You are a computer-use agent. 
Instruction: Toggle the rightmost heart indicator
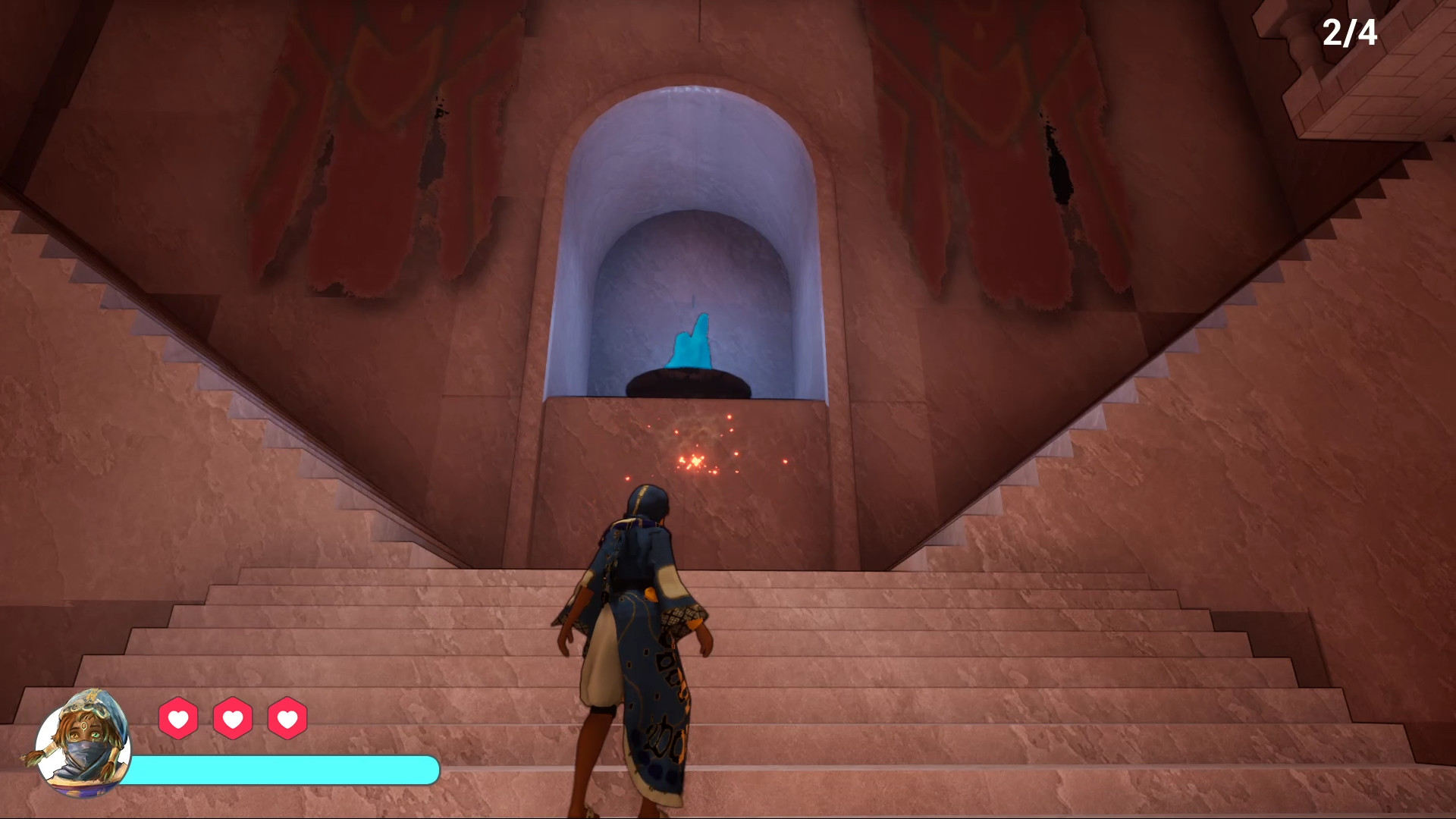[x=287, y=716]
